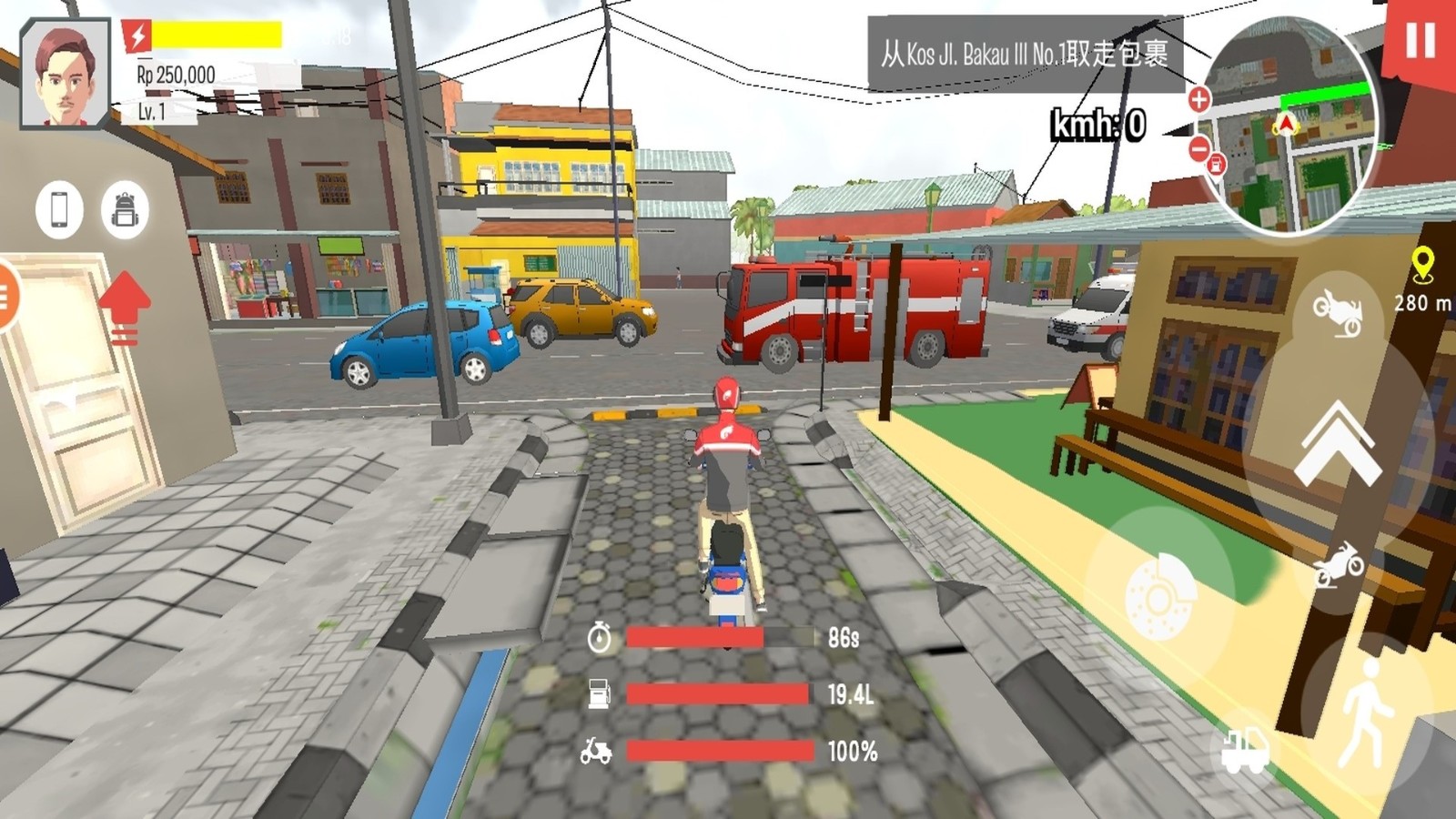Call the tow truck service icon
The width and height of the screenshot is (1456, 819).
click(1245, 752)
